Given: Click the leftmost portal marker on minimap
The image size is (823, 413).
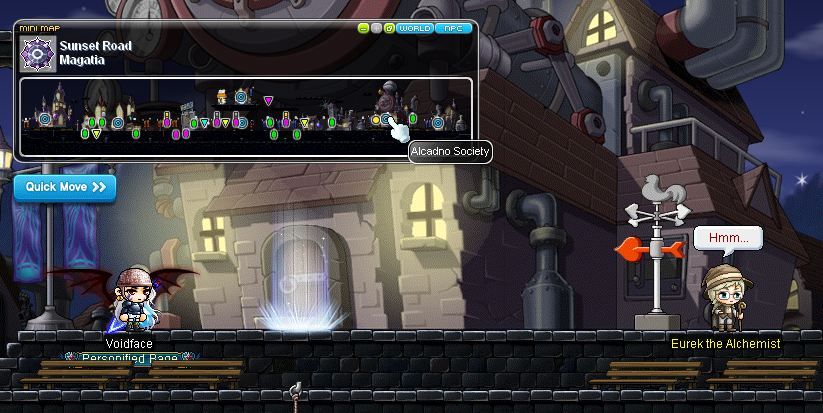Looking at the screenshot, I should [44, 120].
